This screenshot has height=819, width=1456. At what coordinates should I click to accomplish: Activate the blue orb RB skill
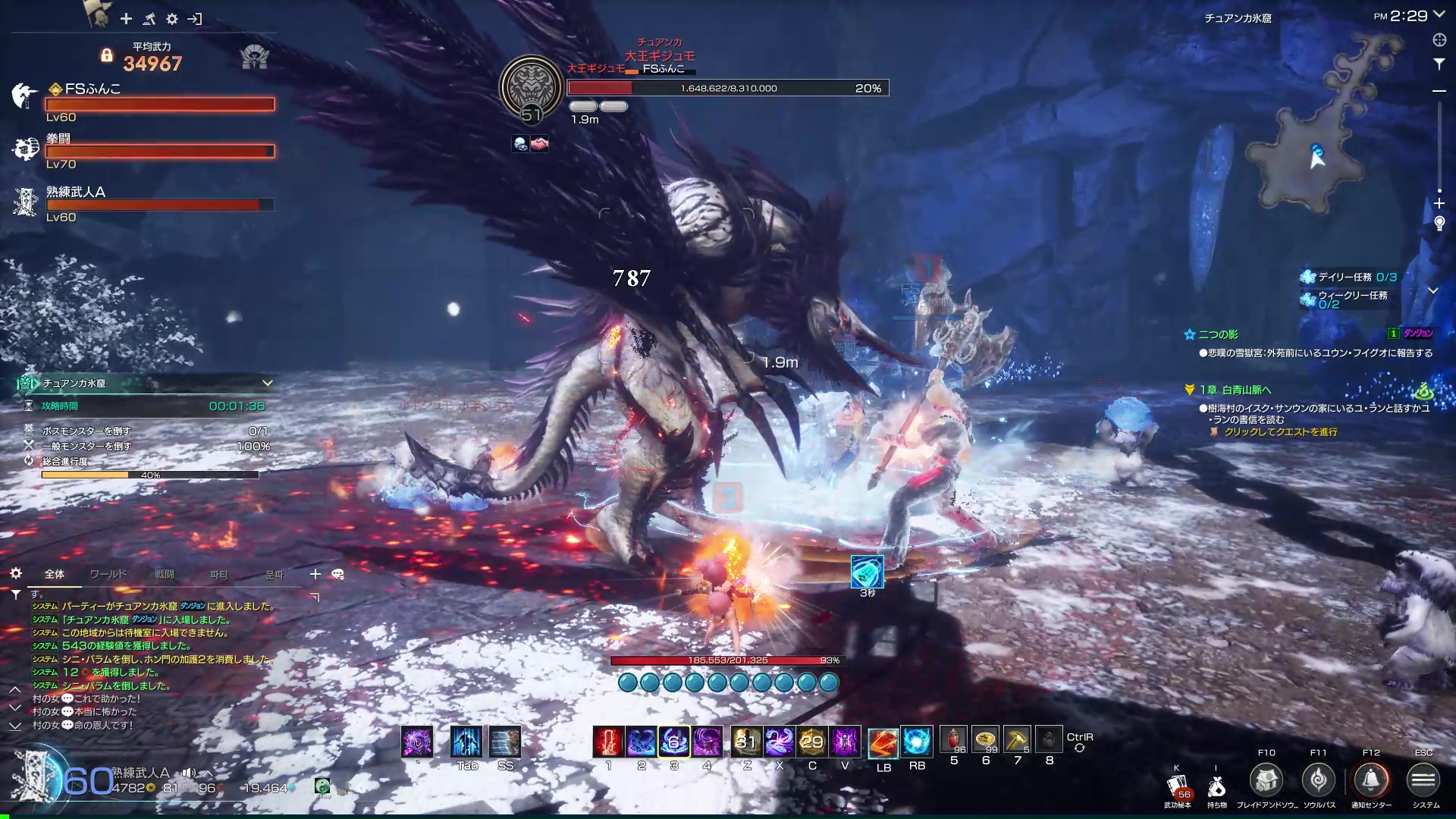click(x=916, y=742)
